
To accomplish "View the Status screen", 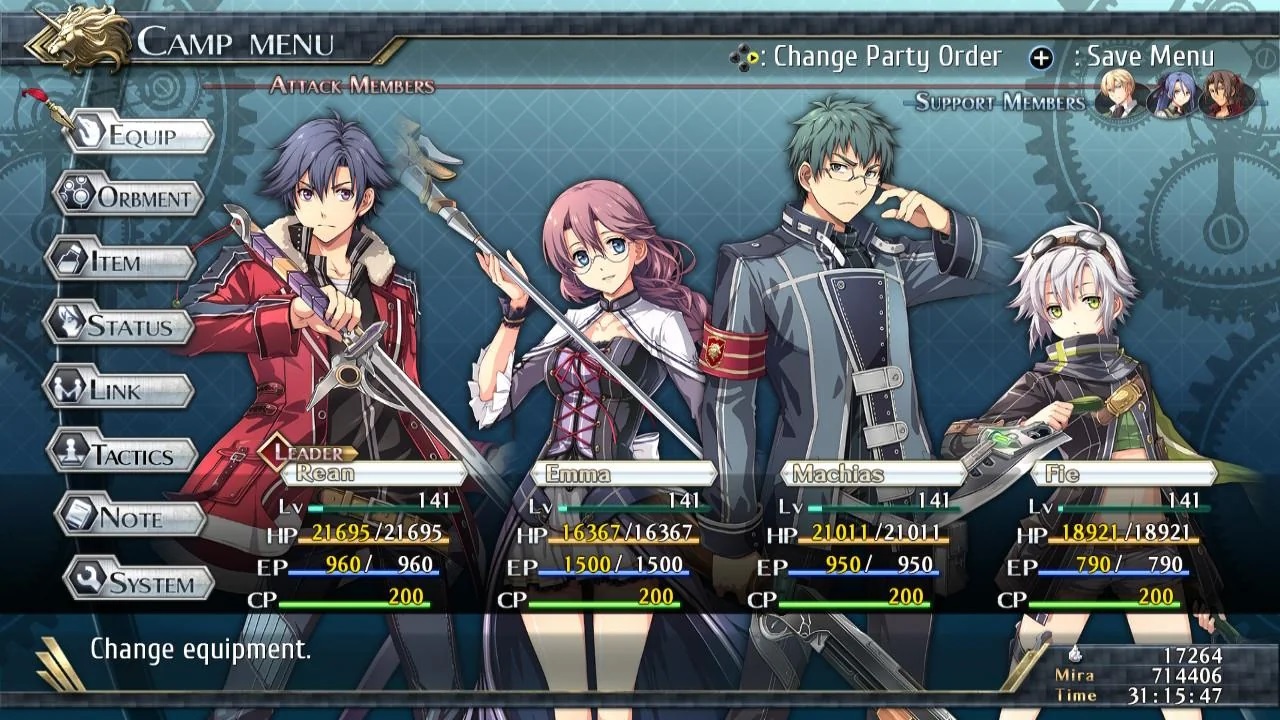I will pos(120,326).
